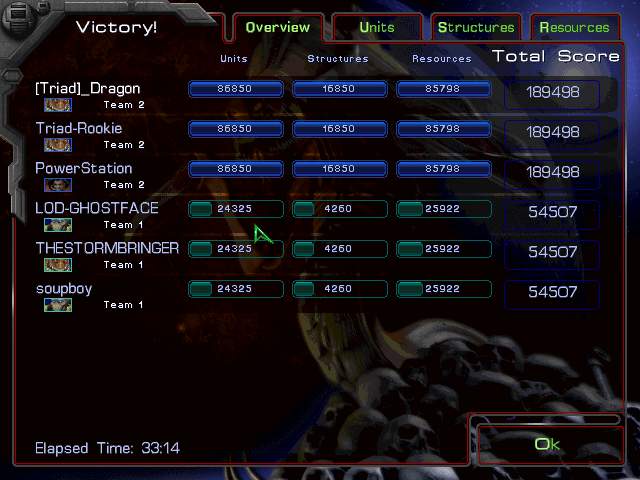This screenshot has width=640, height=480.
Task: Select the [Triad]_Dragon player row
Action: [88, 89]
